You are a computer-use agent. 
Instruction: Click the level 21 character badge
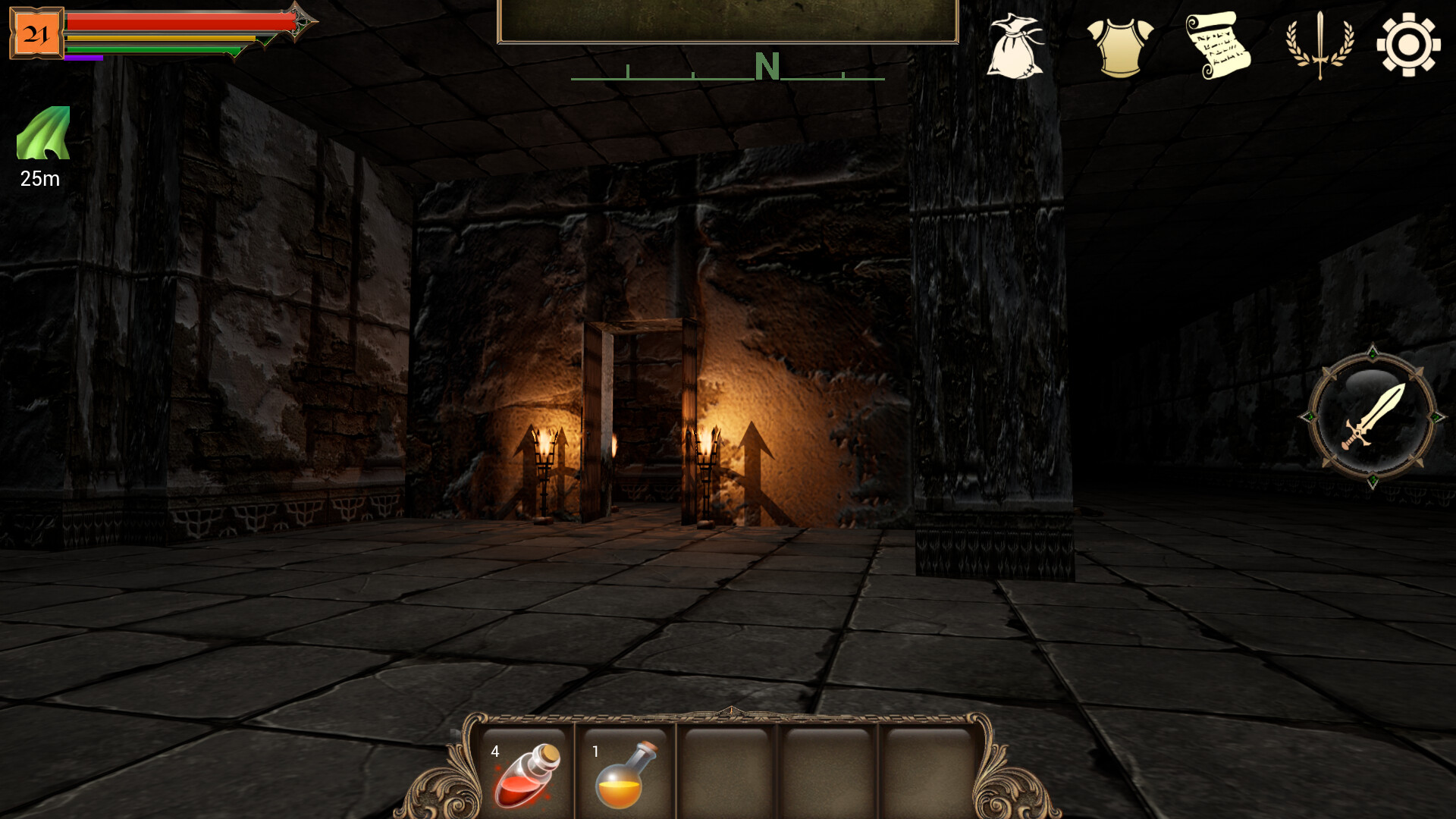coord(36,32)
